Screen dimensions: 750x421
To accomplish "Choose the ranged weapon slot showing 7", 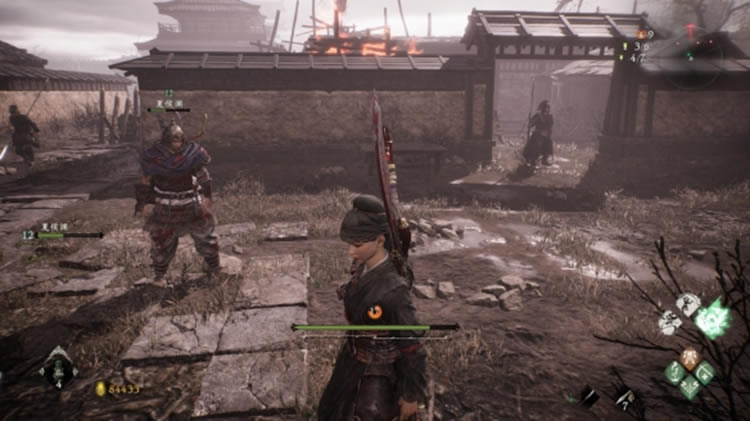I will [x=623, y=396].
